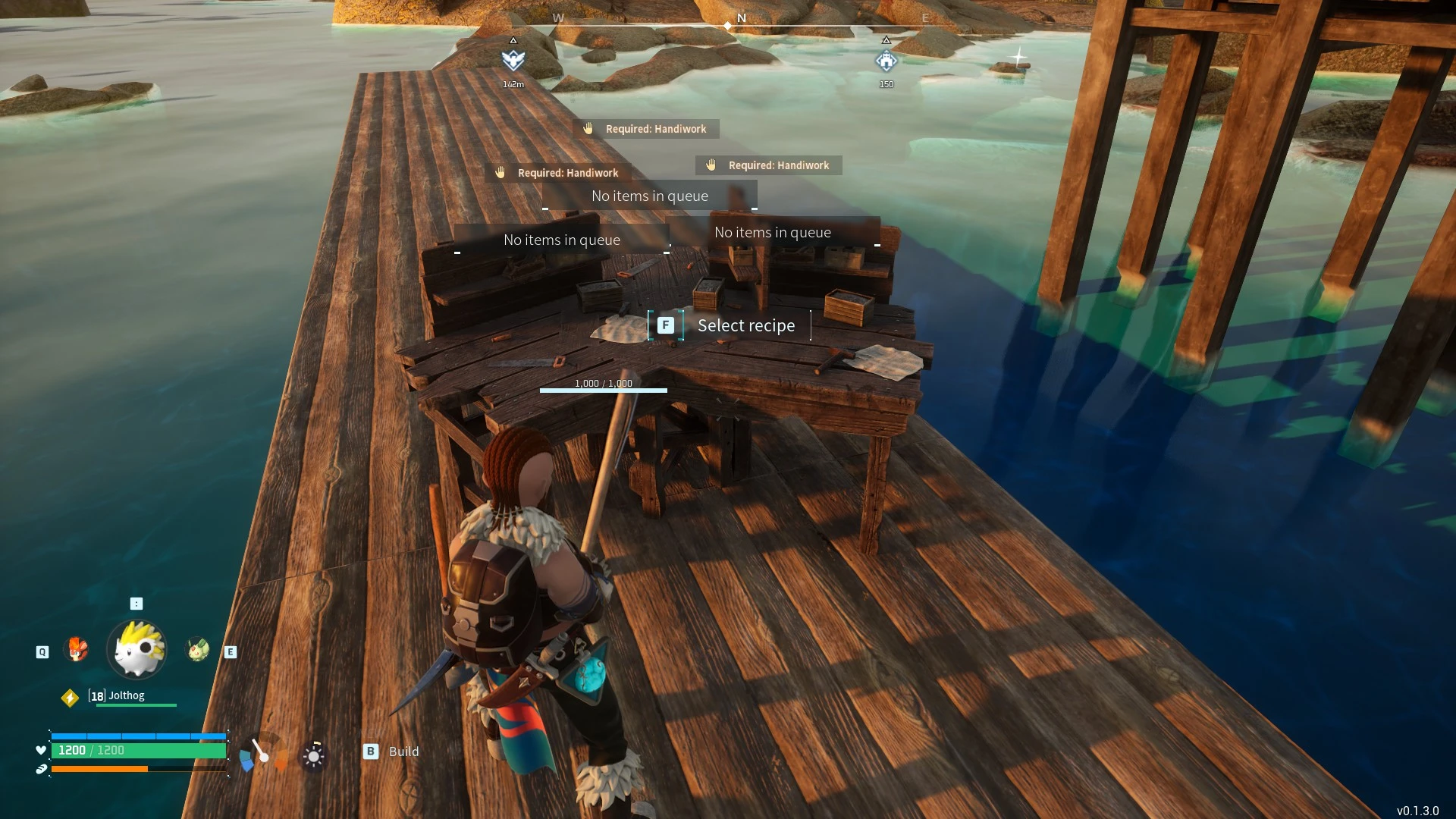Screen dimensions: 1456x819
Task: Click the north N compass heading
Action: coord(742,18)
